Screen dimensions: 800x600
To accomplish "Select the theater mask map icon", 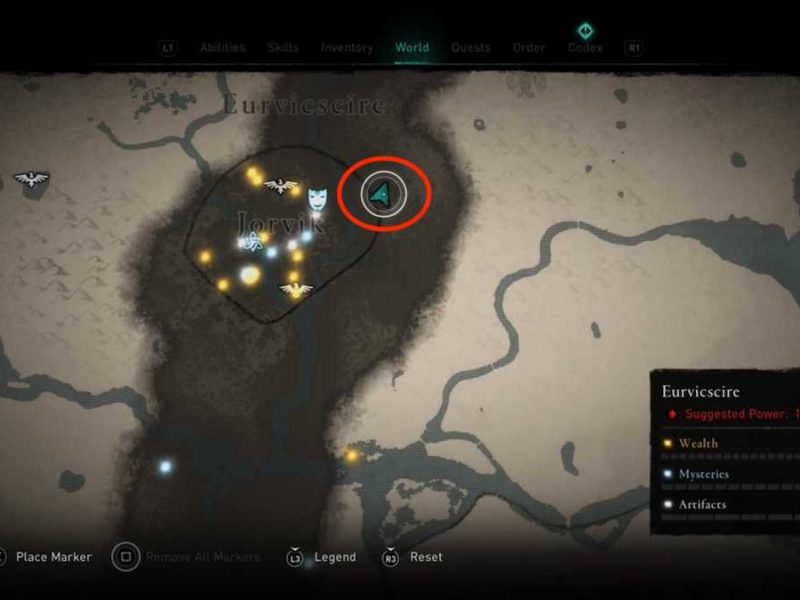I will click(318, 195).
